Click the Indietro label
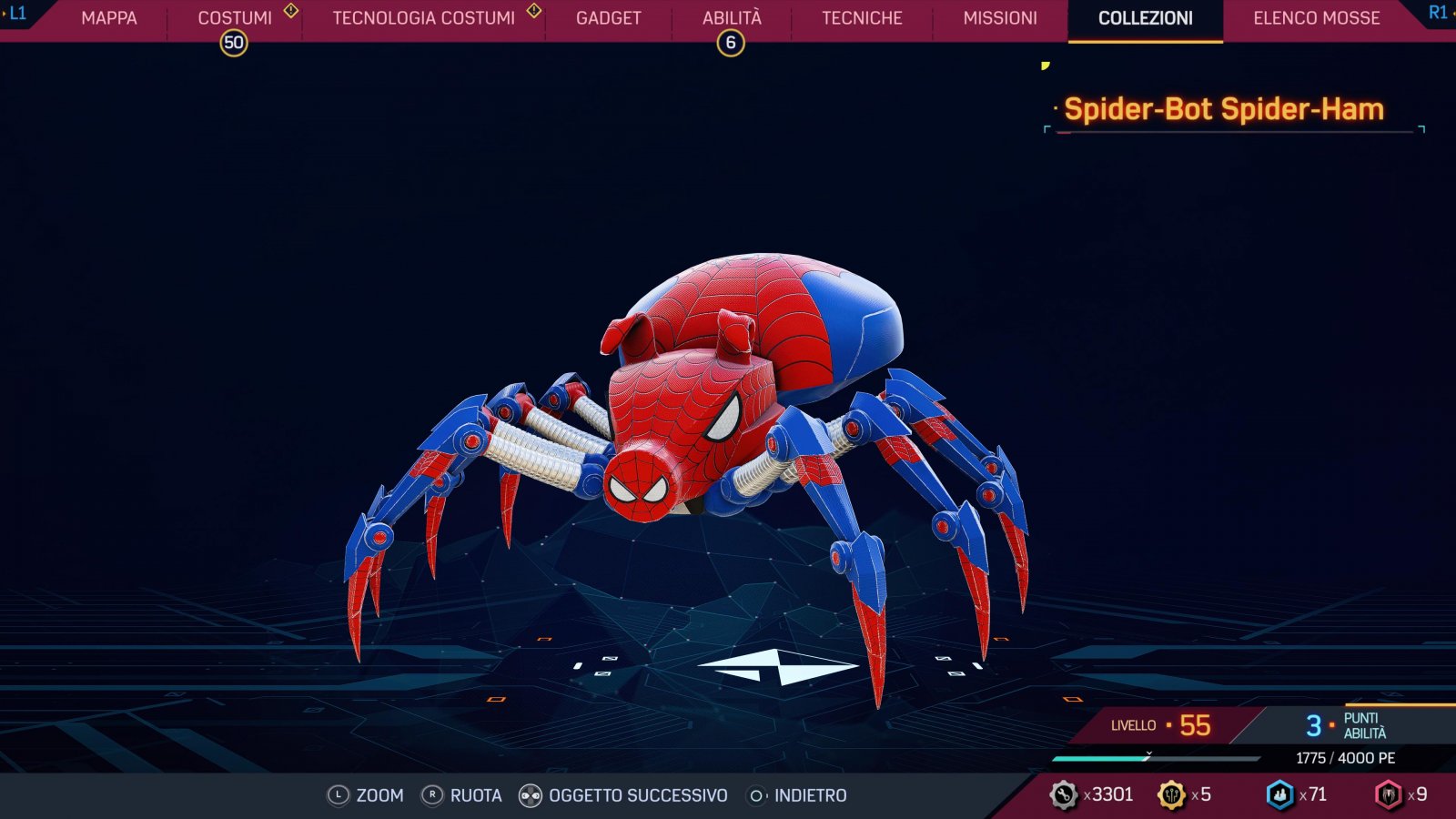Screen dimensions: 1456x819 point(808,794)
